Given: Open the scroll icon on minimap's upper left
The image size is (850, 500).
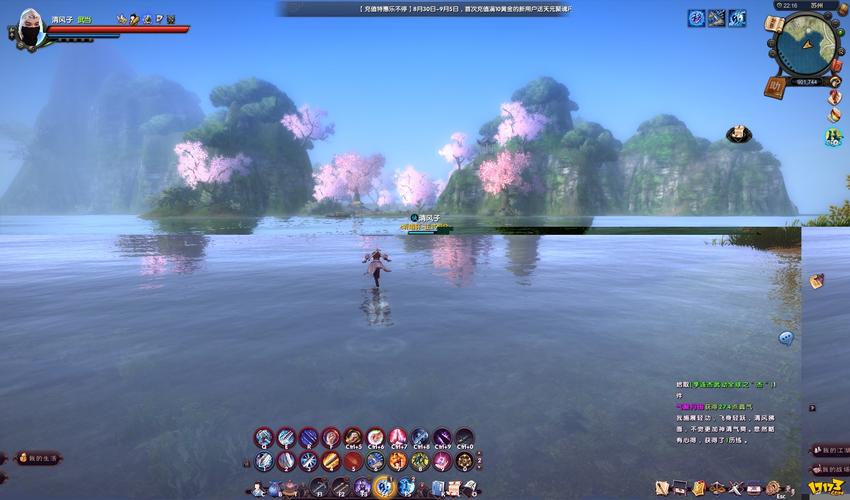Looking at the screenshot, I should coord(772,22).
